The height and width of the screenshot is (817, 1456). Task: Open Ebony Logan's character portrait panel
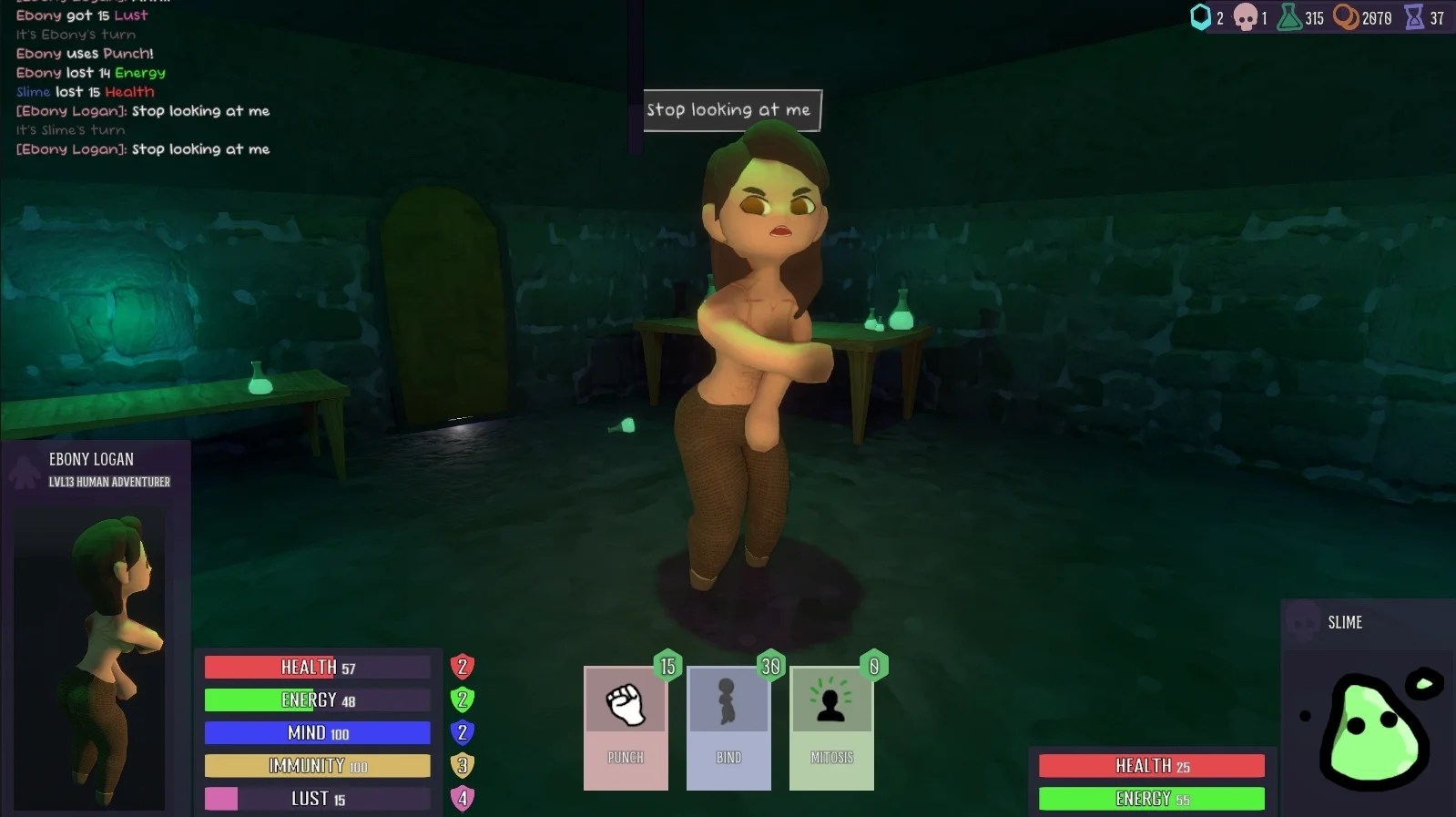coord(91,656)
